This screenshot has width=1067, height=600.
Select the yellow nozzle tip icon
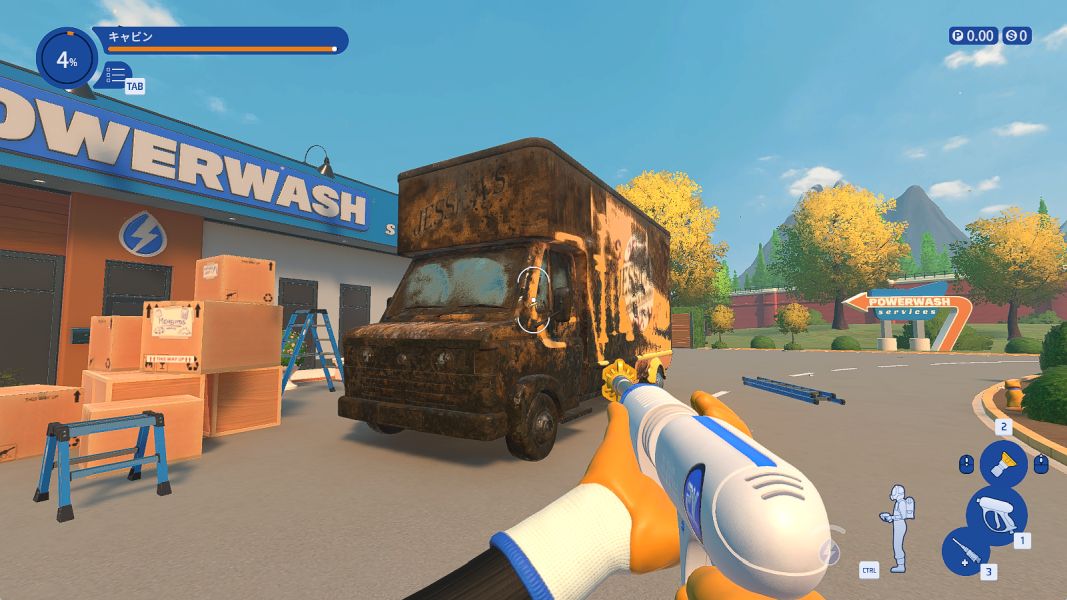click(x=1002, y=463)
